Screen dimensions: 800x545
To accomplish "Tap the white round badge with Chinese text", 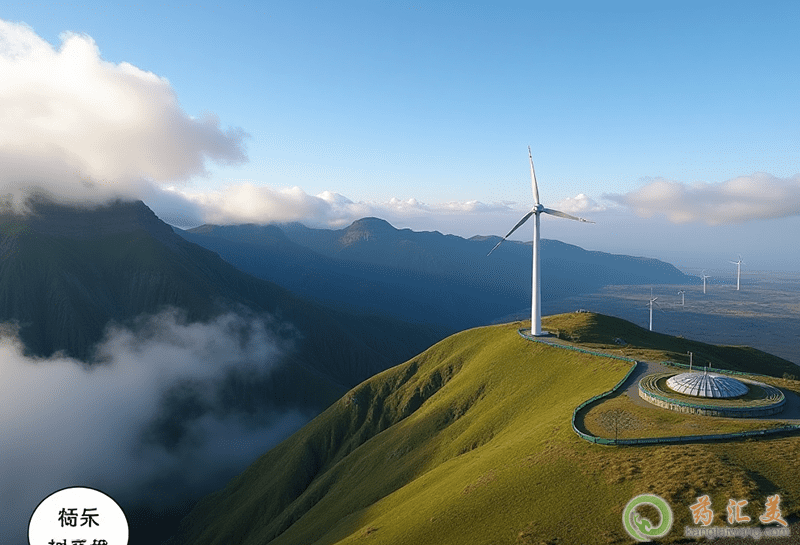I will pyautogui.click(x=78, y=520).
